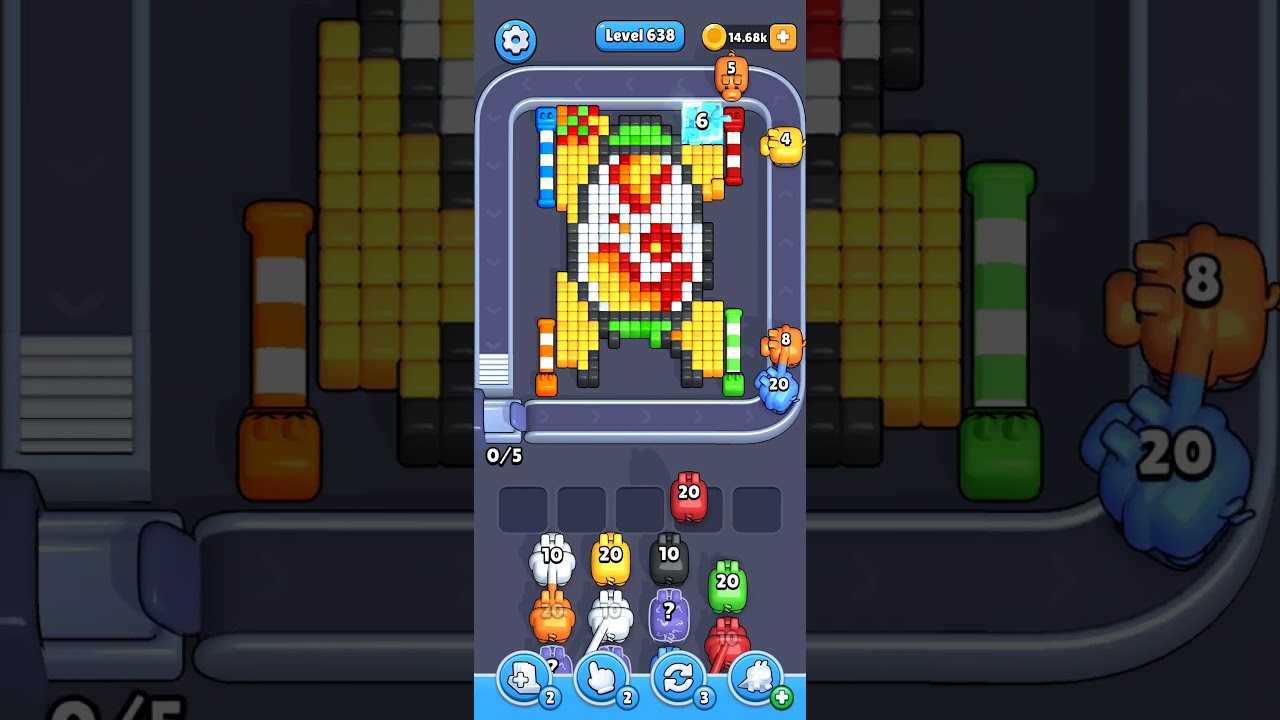This screenshot has width=1280, height=720.
Task: Use the extra slot booster
Action: coord(524,678)
